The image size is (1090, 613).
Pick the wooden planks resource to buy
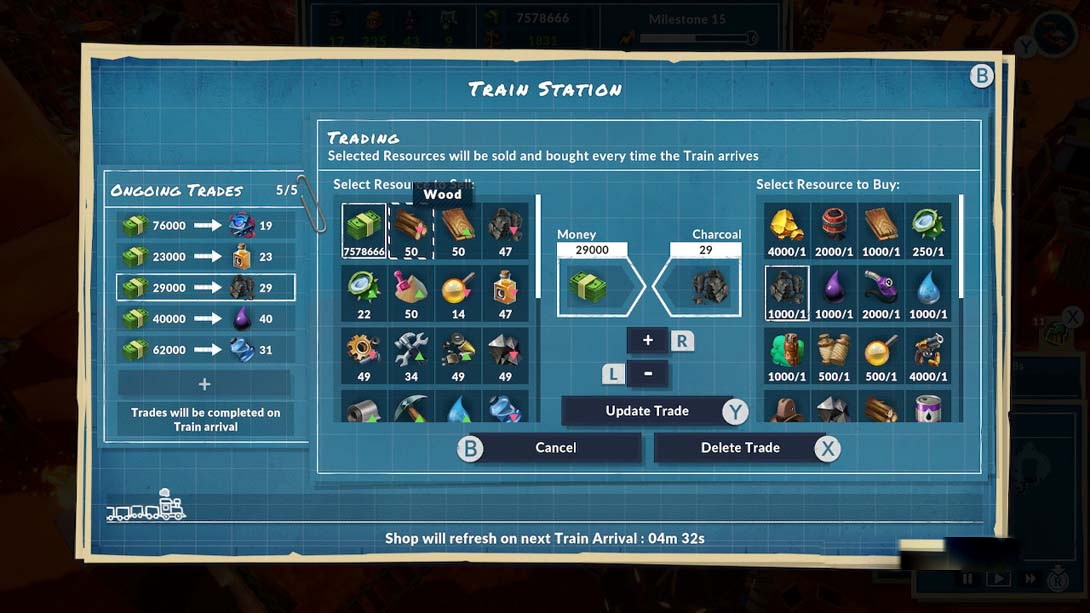point(881,230)
